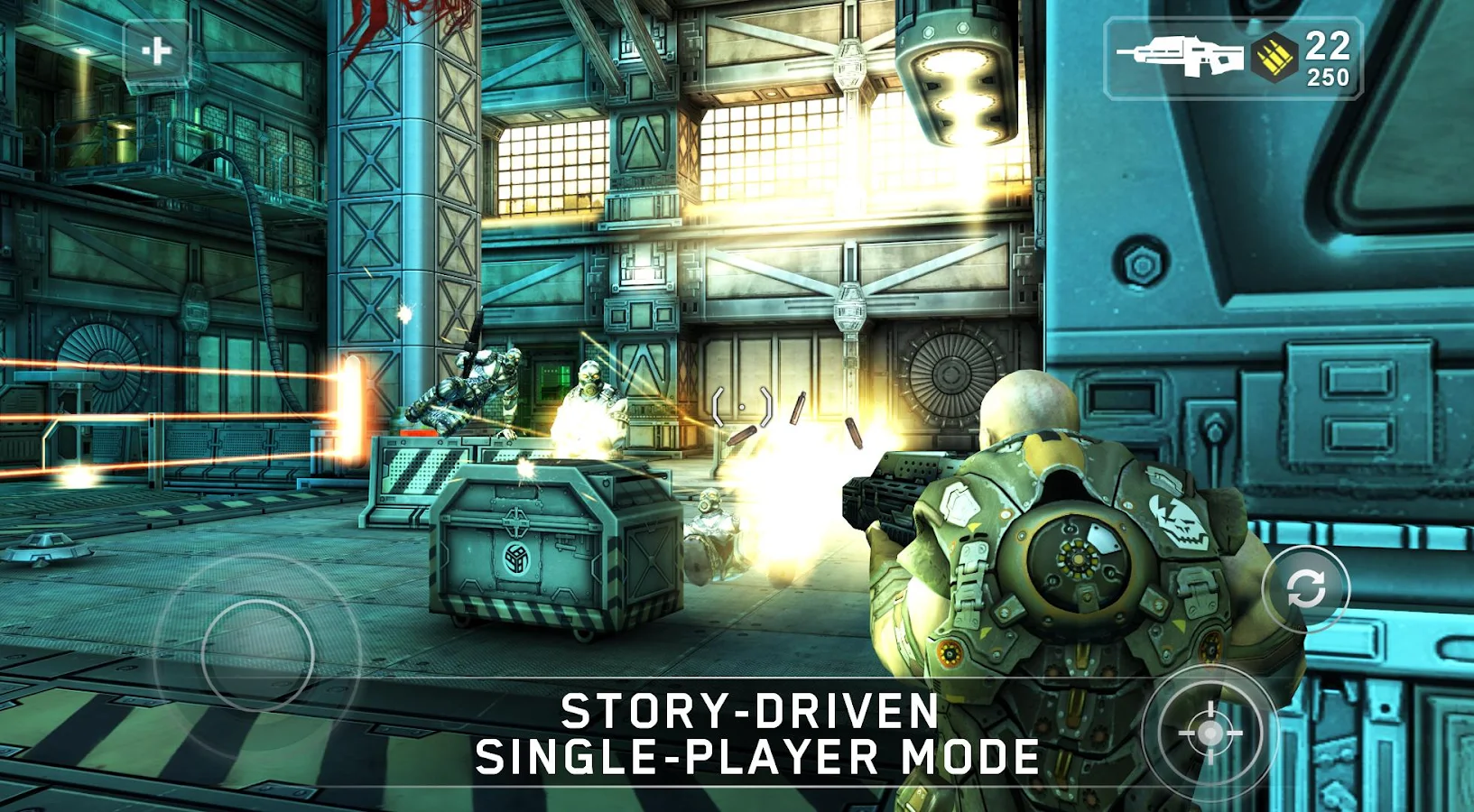Tap the crosshair fire button
This screenshot has width=1474, height=812.
[x=1210, y=733]
